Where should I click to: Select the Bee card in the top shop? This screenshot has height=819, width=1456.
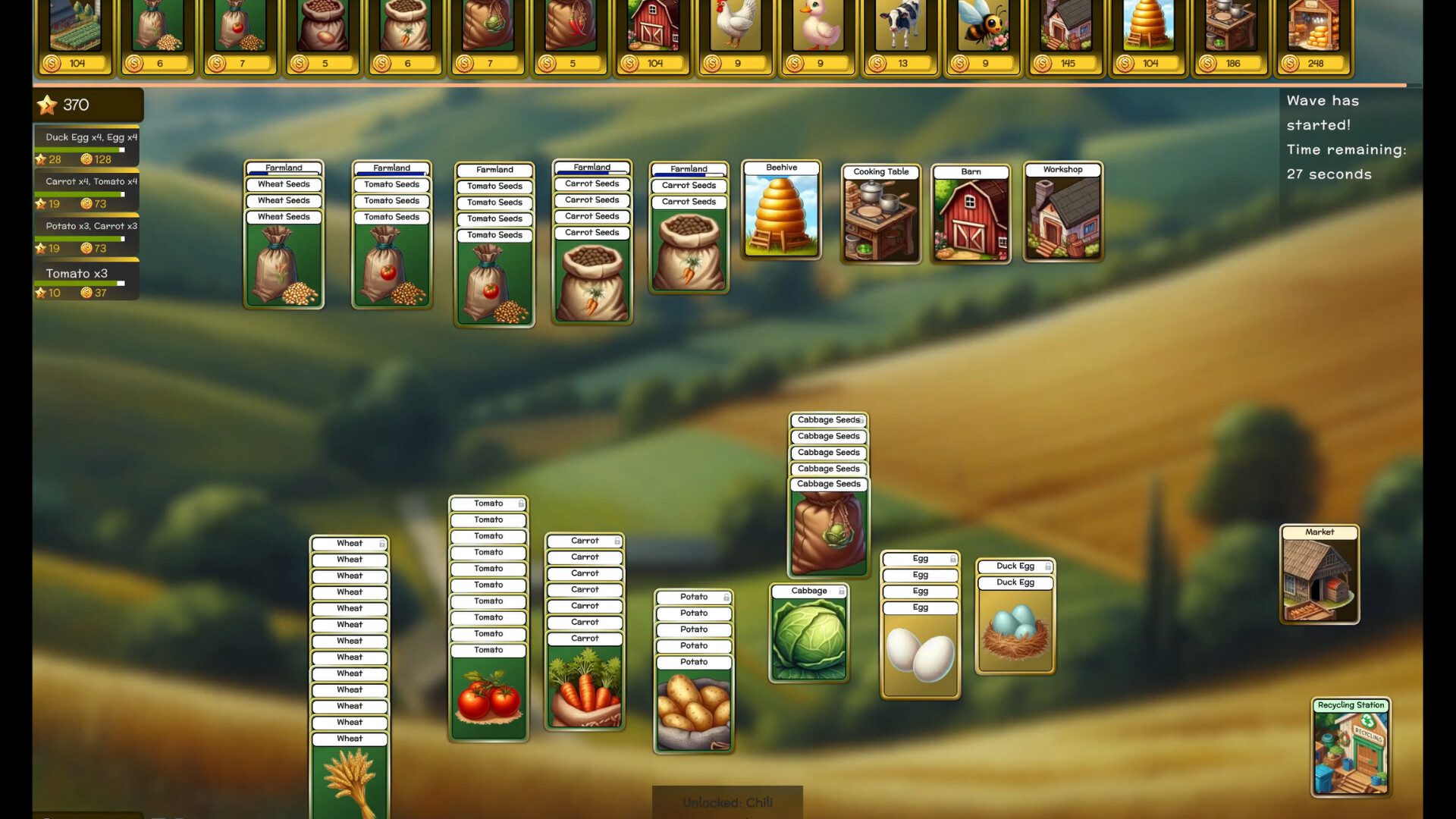click(982, 30)
